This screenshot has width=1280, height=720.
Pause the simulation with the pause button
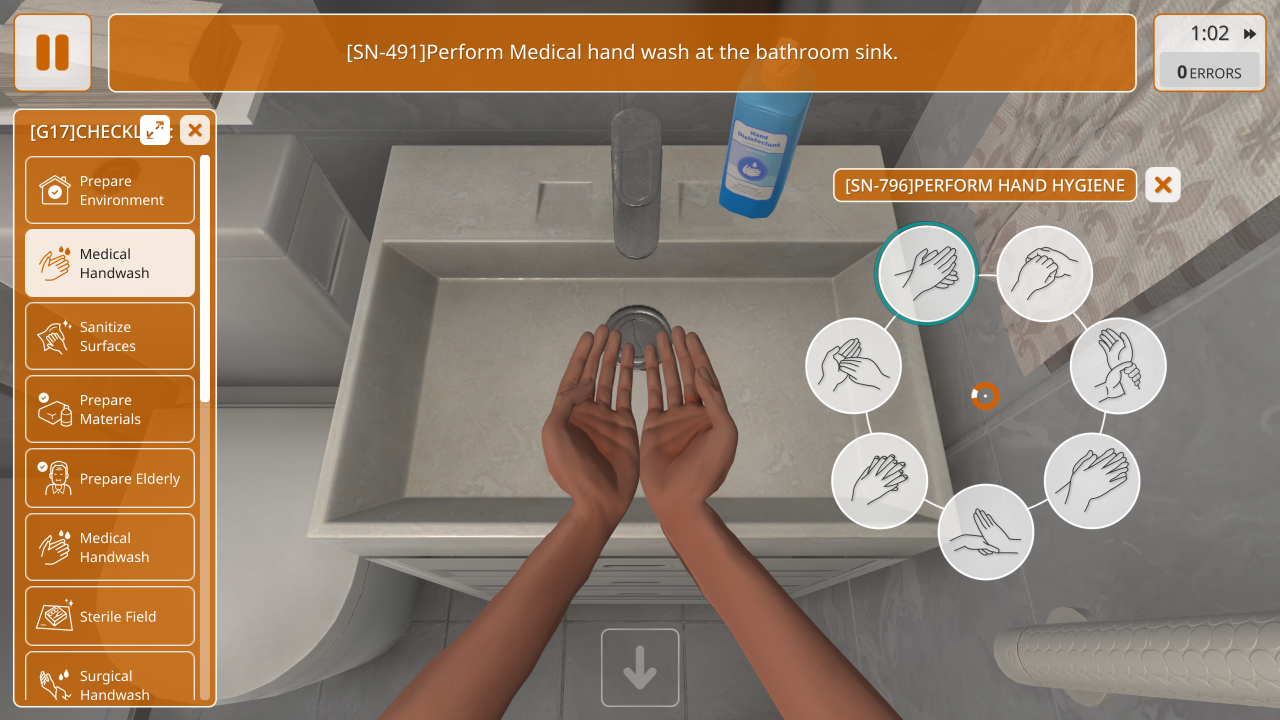52,52
